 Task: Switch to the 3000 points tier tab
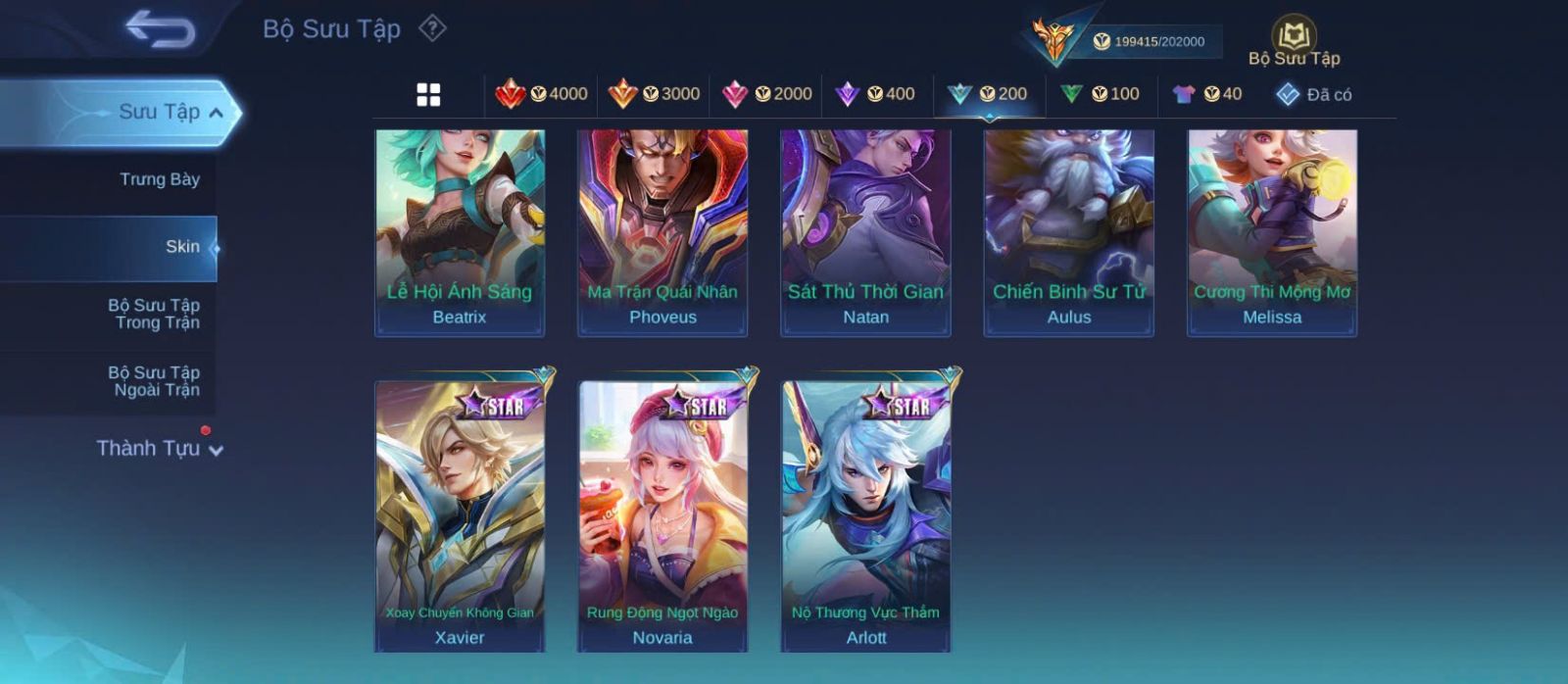(654, 94)
